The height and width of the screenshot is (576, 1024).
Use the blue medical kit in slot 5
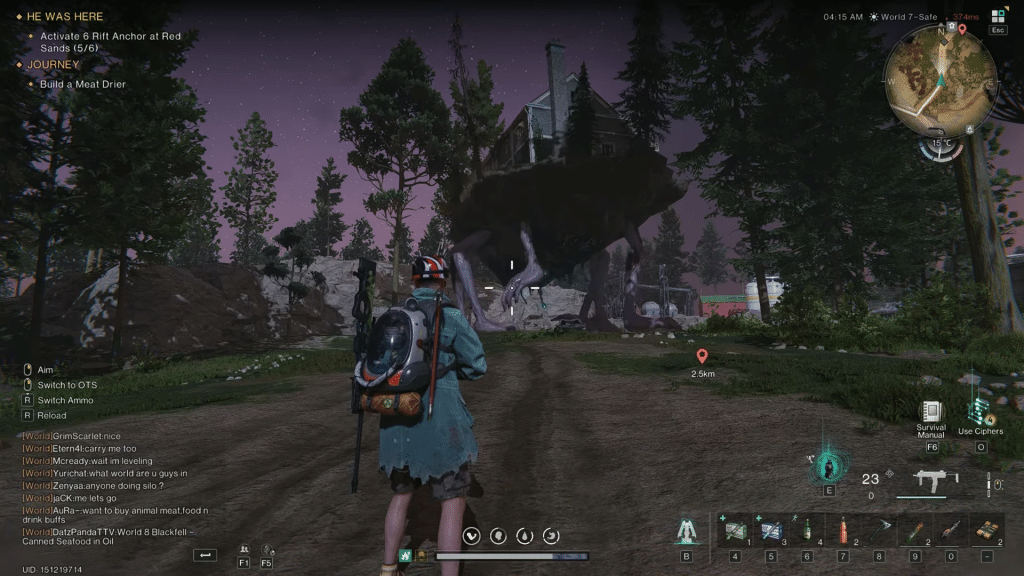[770, 530]
